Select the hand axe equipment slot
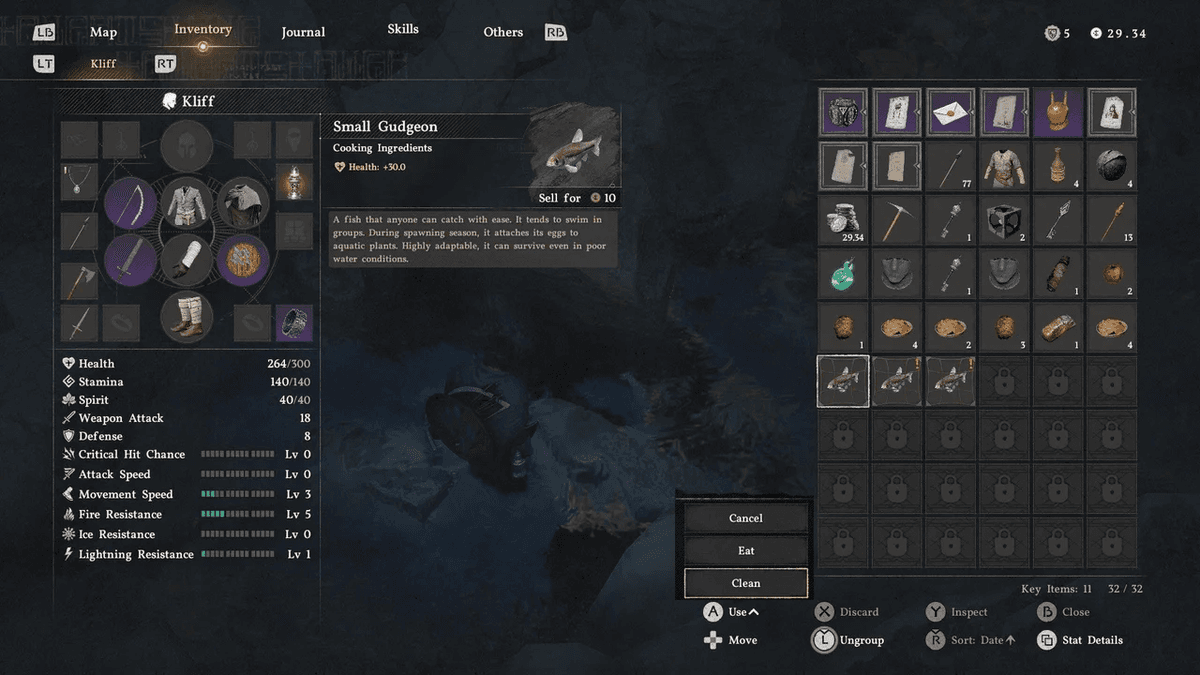The image size is (1200, 675). (79, 281)
